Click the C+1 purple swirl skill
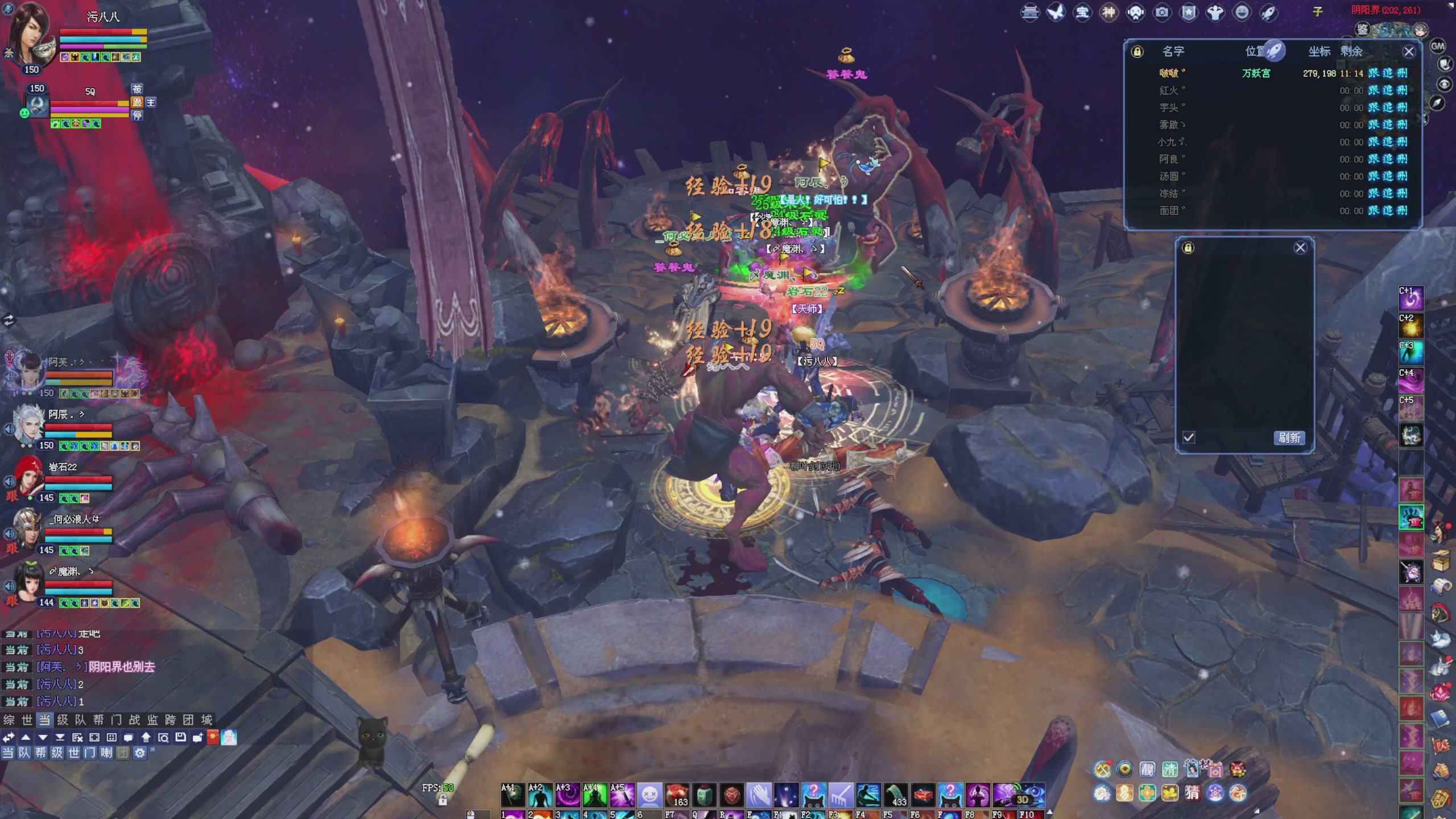The height and width of the screenshot is (819, 1456). click(1410, 299)
